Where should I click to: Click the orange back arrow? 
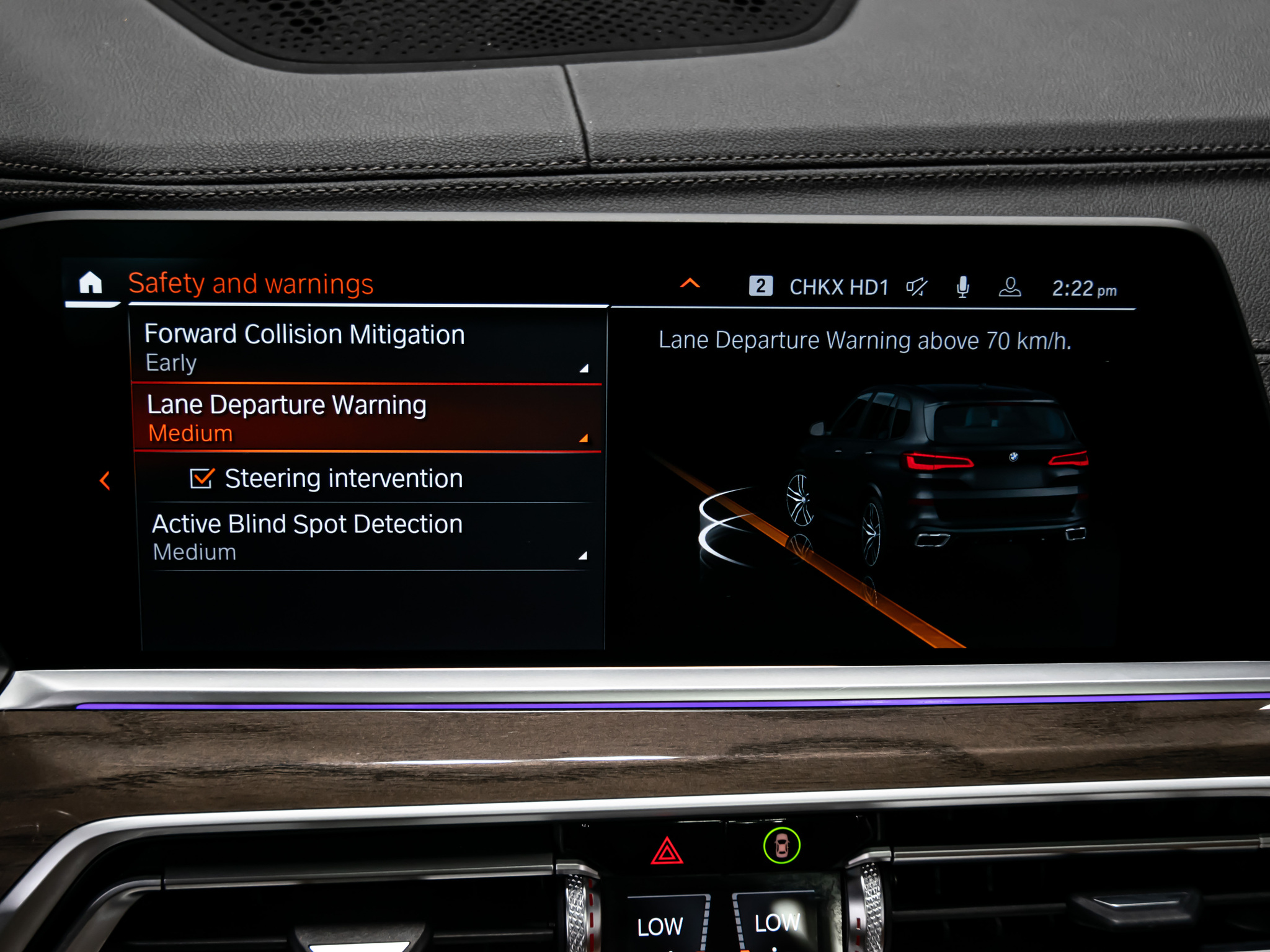105,480
